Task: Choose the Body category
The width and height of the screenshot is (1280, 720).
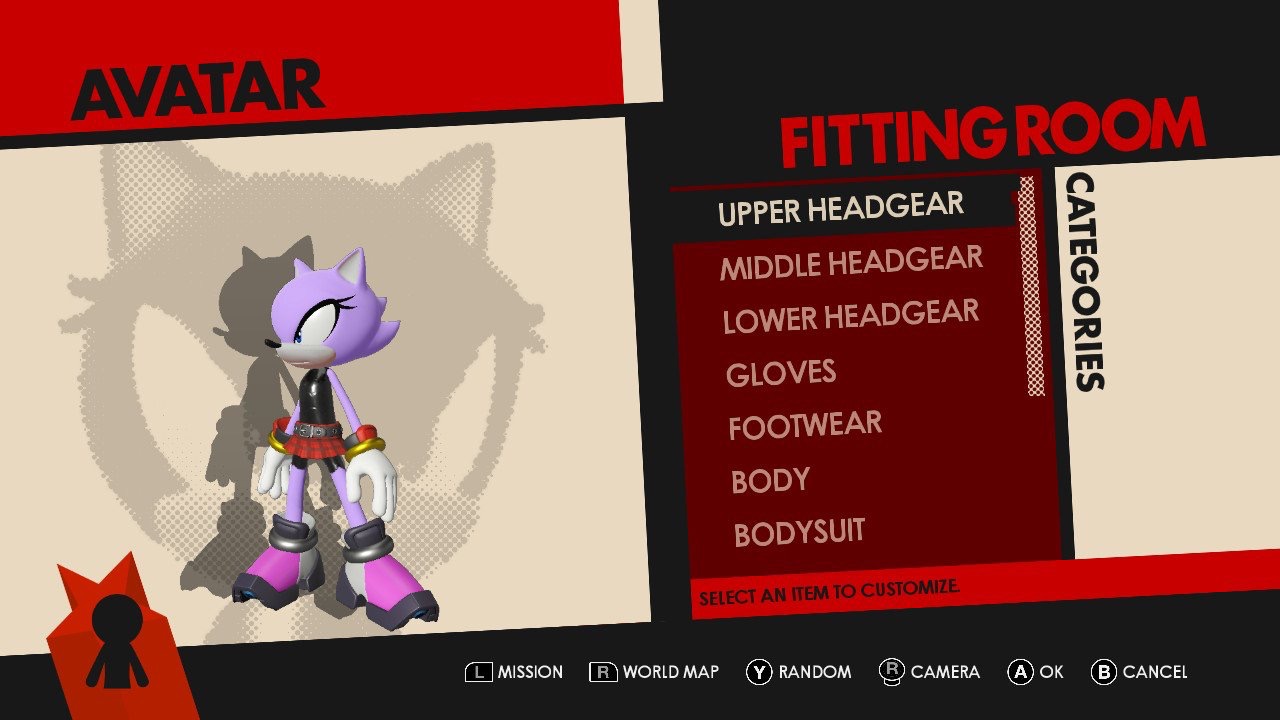Action: [x=770, y=481]
